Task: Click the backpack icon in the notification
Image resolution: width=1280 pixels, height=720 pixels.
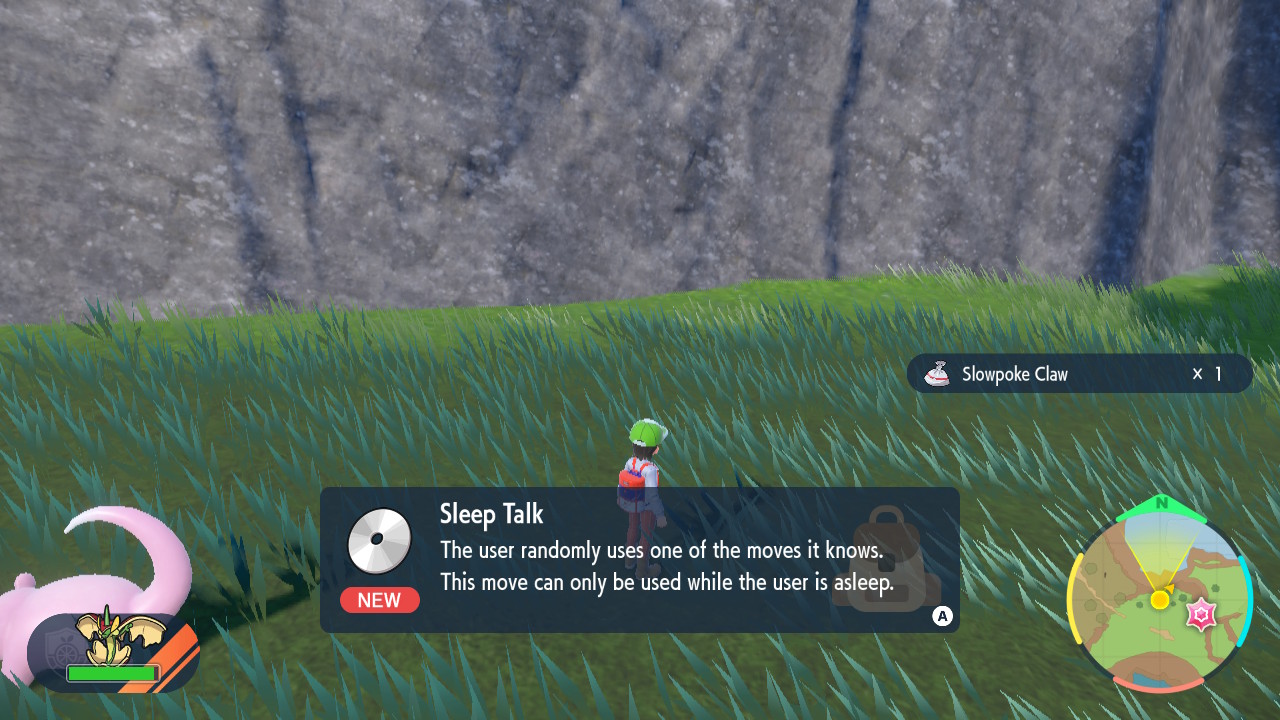Action: 885,558
